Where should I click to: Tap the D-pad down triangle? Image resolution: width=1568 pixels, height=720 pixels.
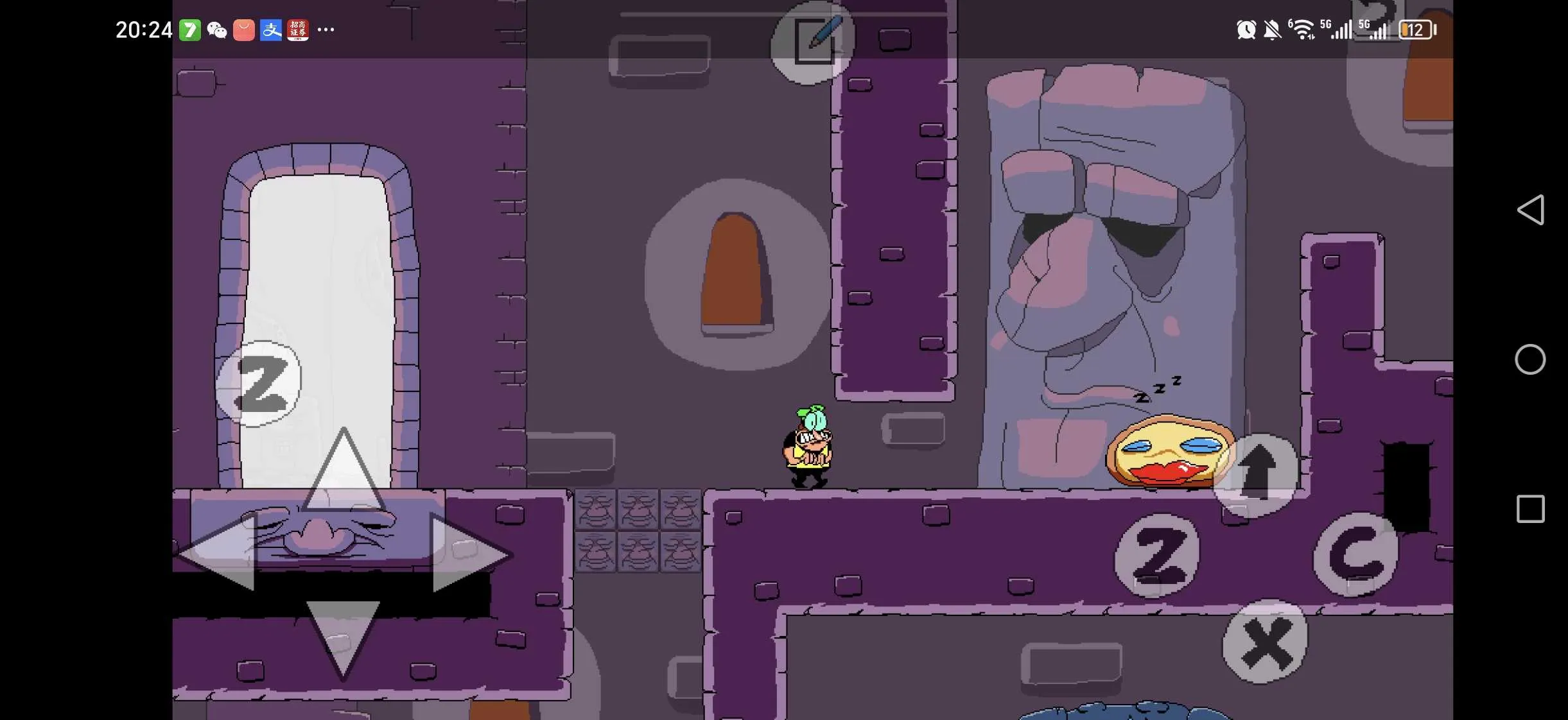point(343,635)
